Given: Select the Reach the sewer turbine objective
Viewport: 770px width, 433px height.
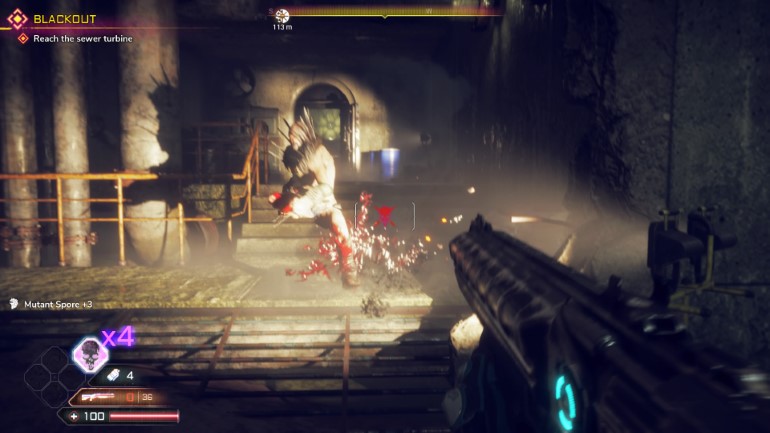Looking at the screenshot, I should (x=73, y=38).
